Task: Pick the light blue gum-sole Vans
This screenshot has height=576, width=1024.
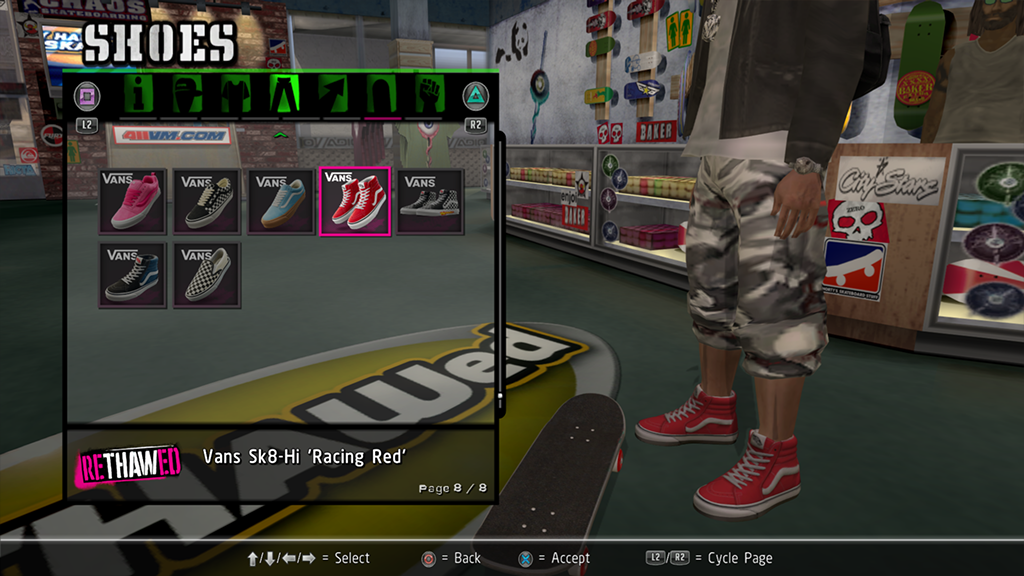Action: pyautogui.click(x=281, y=202)
